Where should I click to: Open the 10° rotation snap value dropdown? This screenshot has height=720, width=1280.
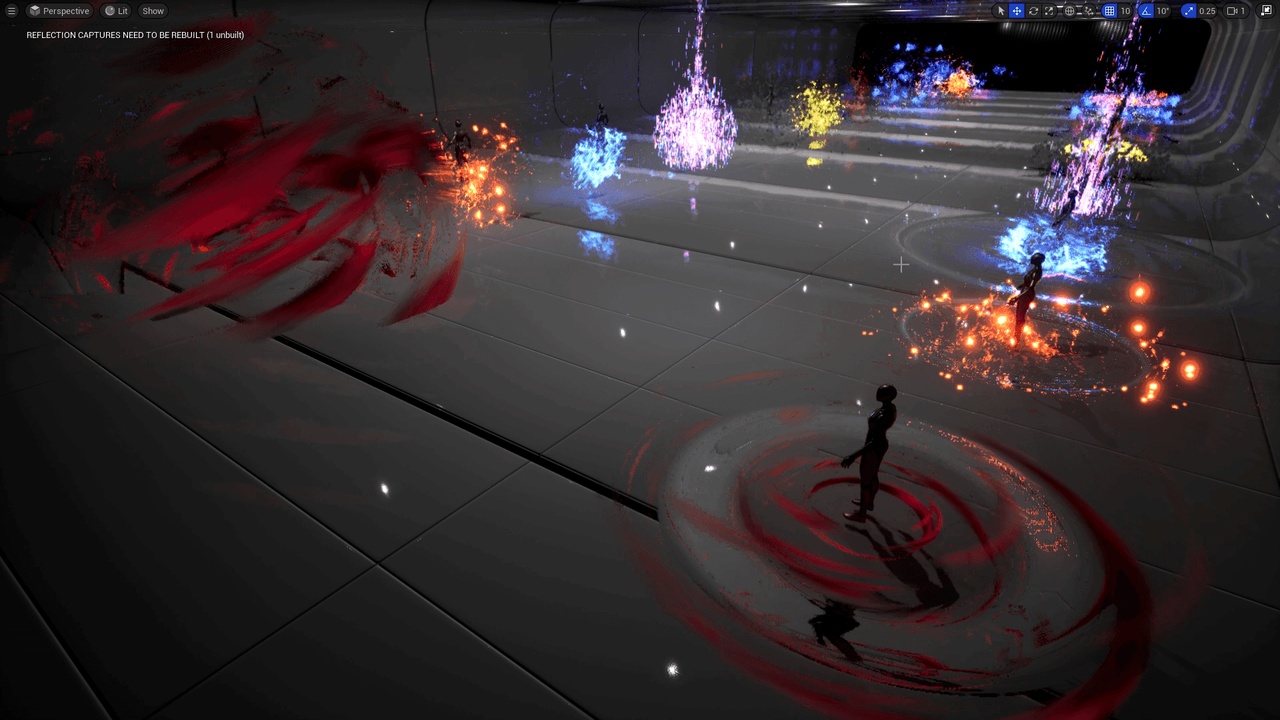coord(1163,11)
